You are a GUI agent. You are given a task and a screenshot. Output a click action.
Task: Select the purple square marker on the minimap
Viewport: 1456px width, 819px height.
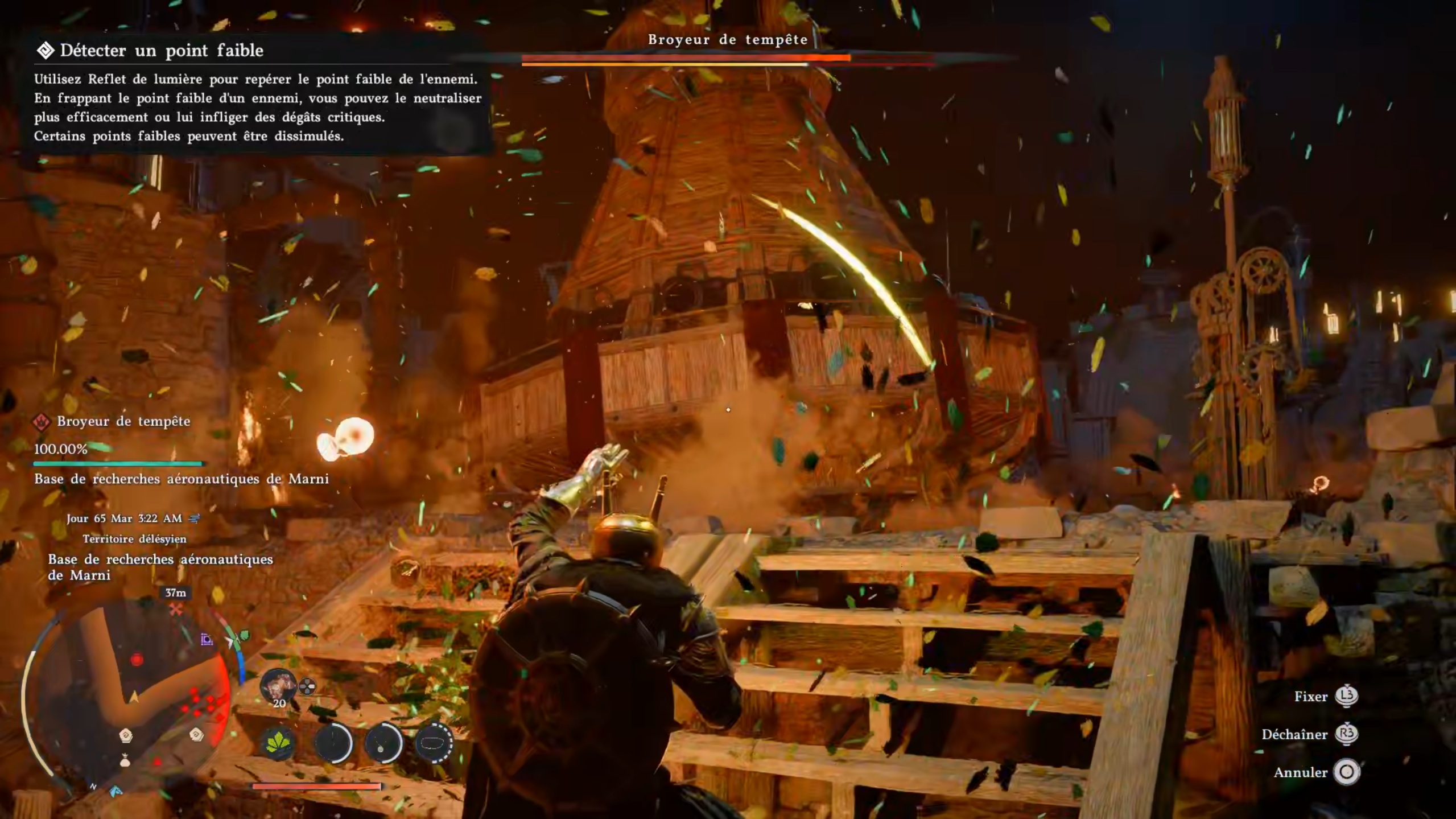207,640
